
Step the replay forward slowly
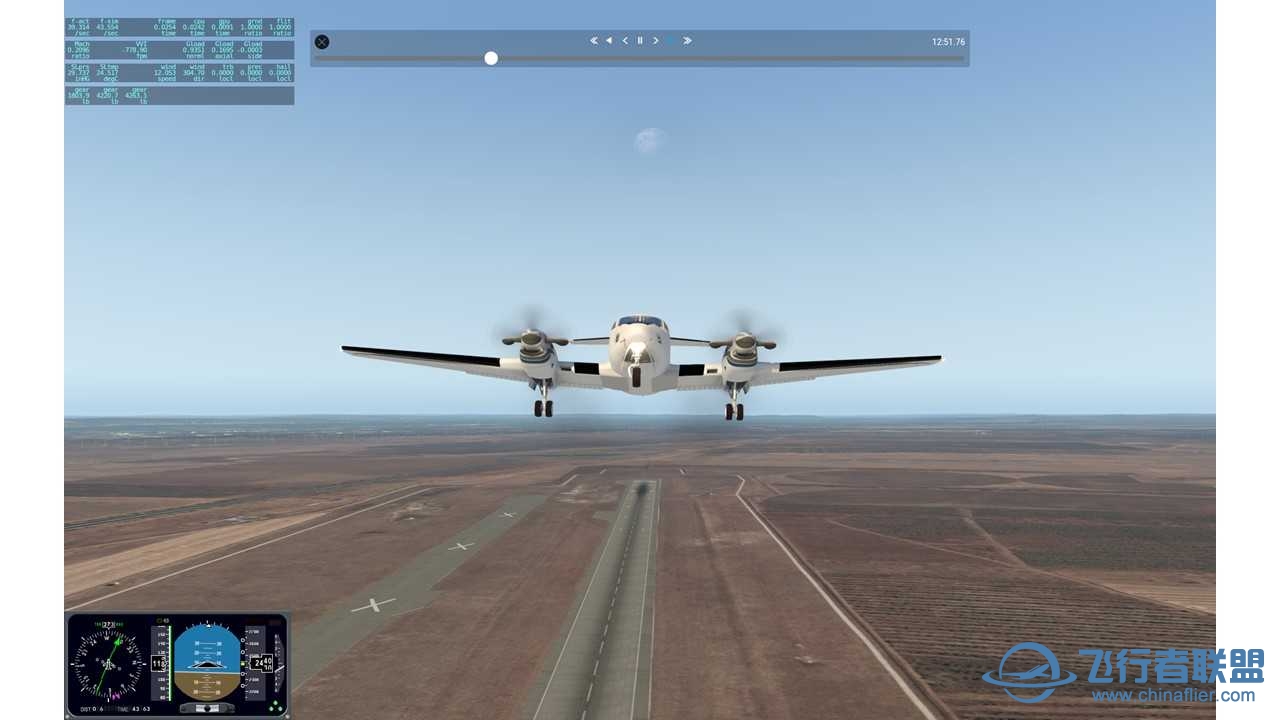click(x=656, y=41)
